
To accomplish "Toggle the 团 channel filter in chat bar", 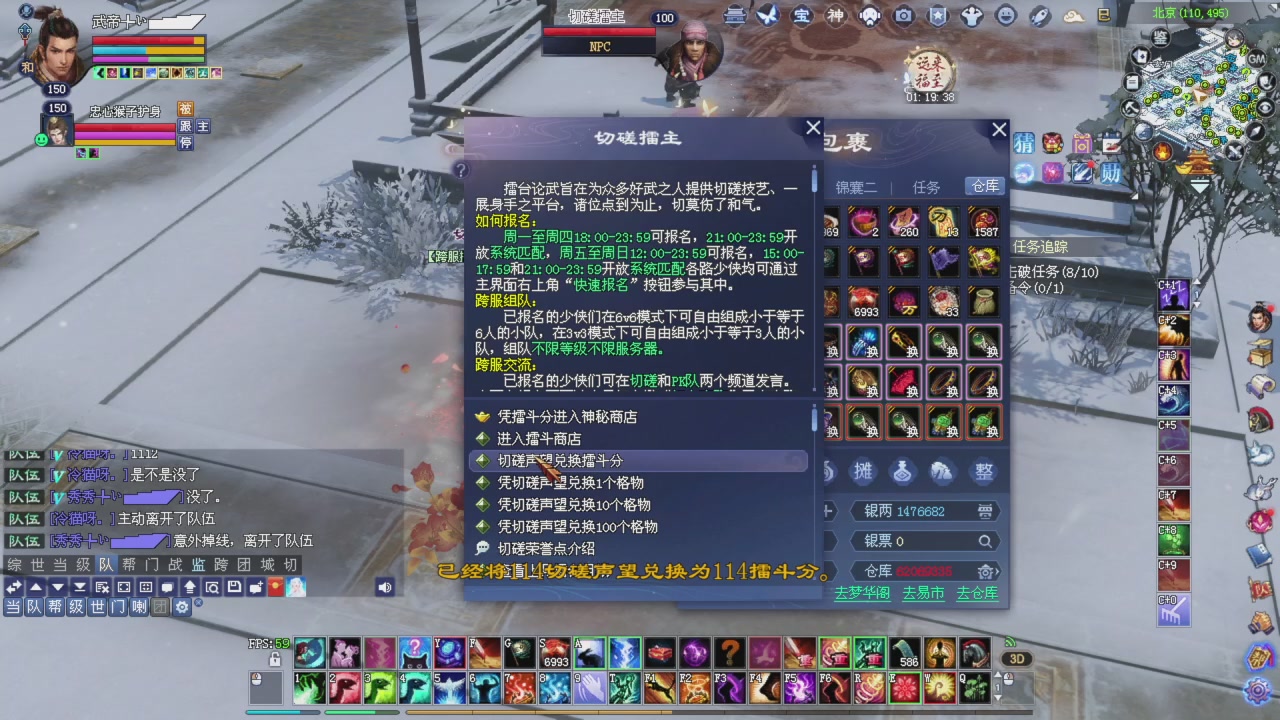I will click(x=159, y=606).
